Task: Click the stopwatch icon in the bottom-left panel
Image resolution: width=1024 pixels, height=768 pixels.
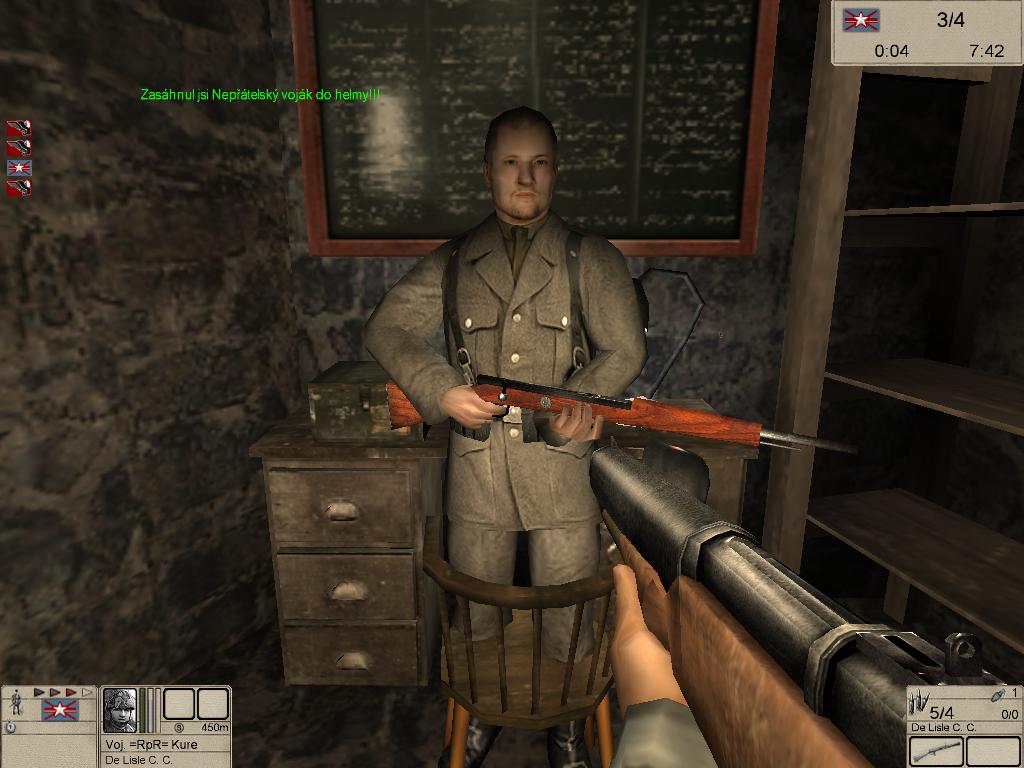Action: click(x=11, y=727)
